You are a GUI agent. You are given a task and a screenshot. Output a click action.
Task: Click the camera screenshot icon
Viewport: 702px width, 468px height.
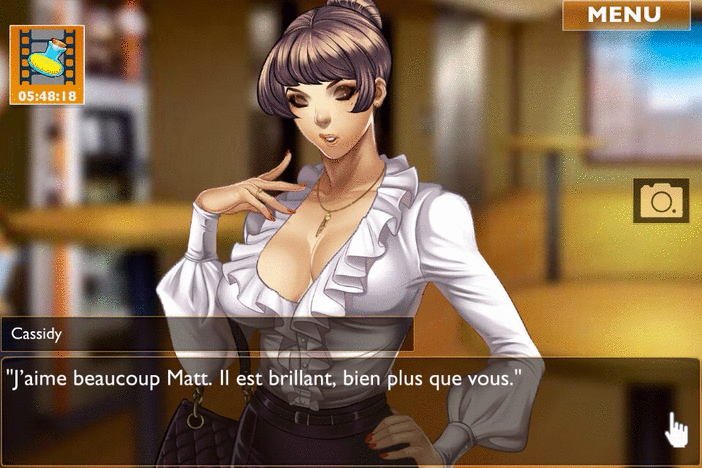(661, 201)
